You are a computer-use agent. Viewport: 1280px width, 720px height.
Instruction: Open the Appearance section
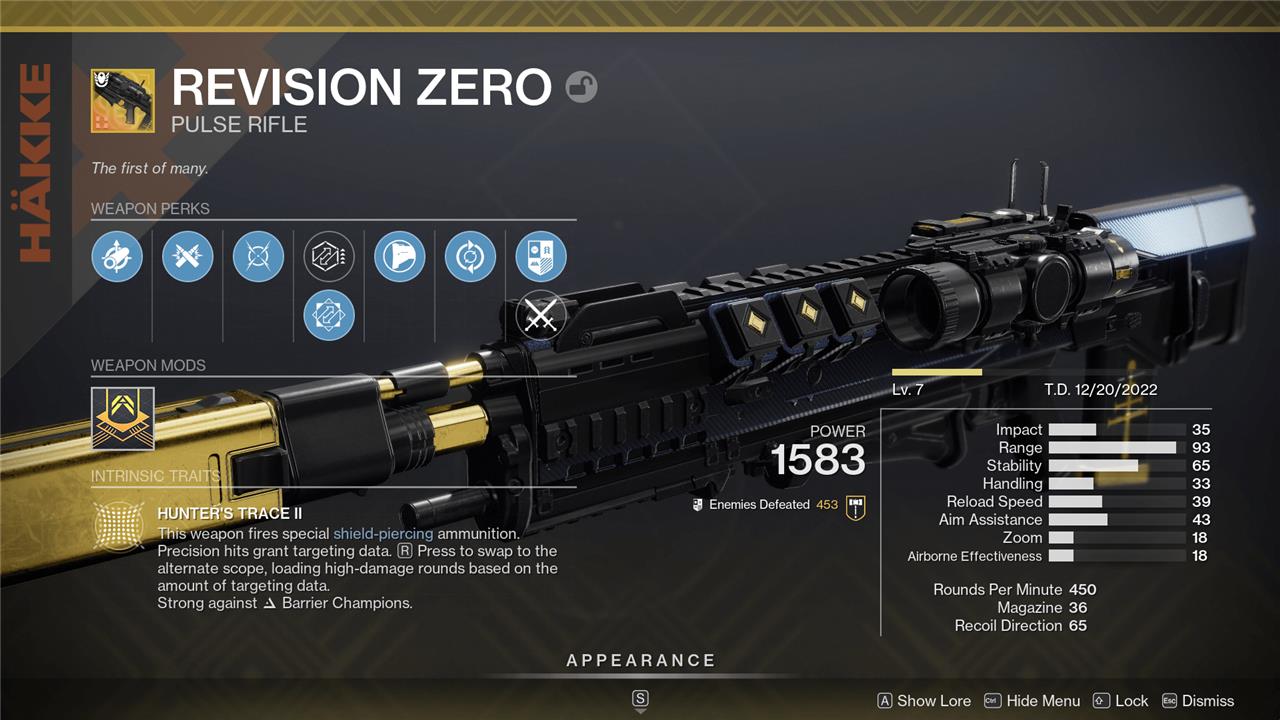tap(641, 661)
